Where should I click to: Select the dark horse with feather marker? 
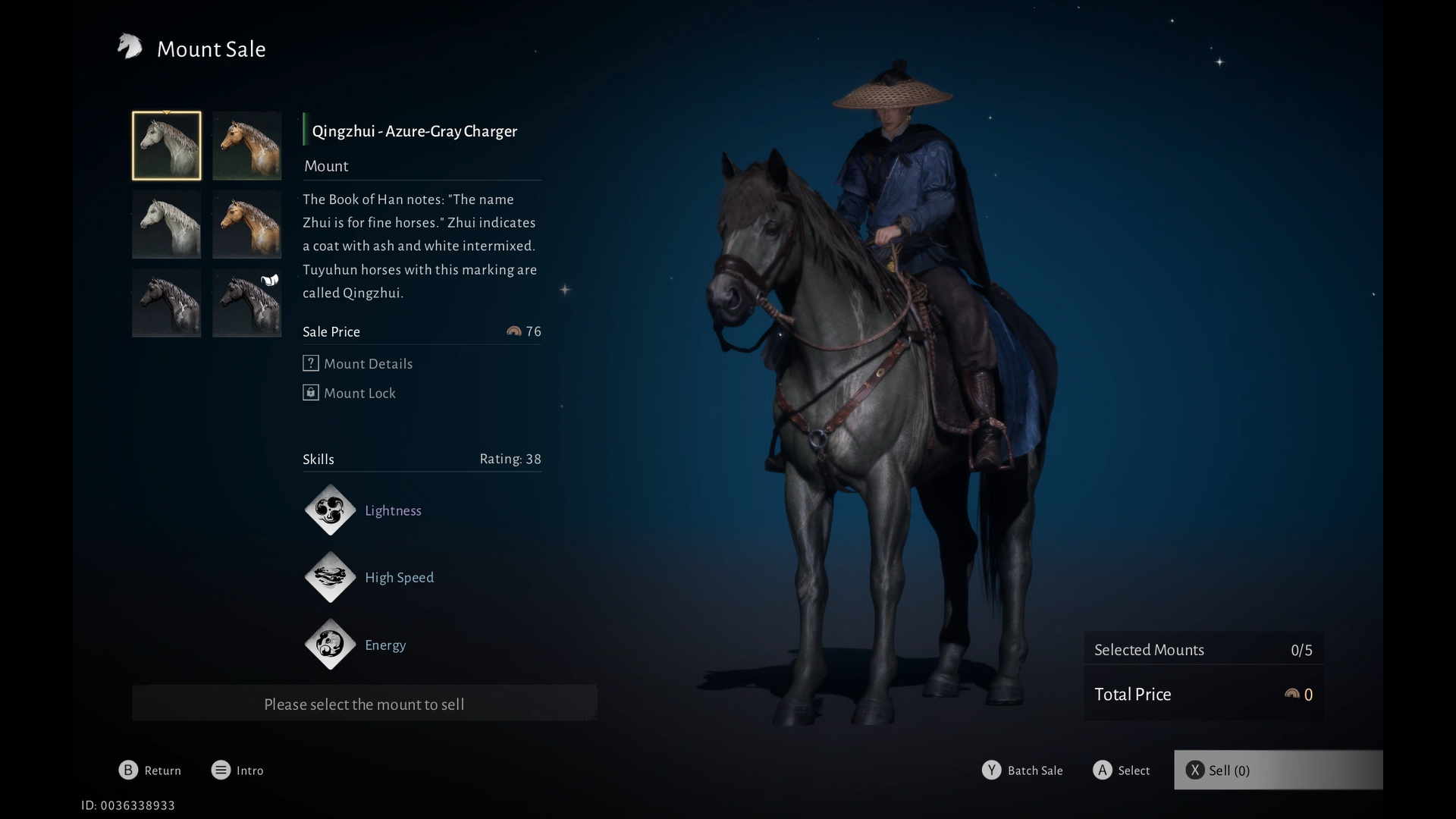coord(246,303)
